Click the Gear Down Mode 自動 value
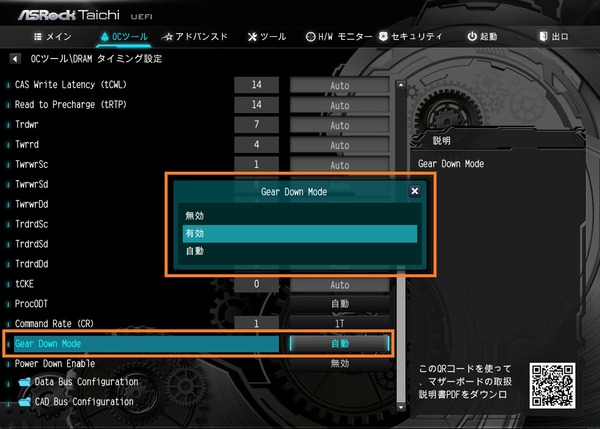600x429 pixels. pyautogui.click(x=339, y=343)
